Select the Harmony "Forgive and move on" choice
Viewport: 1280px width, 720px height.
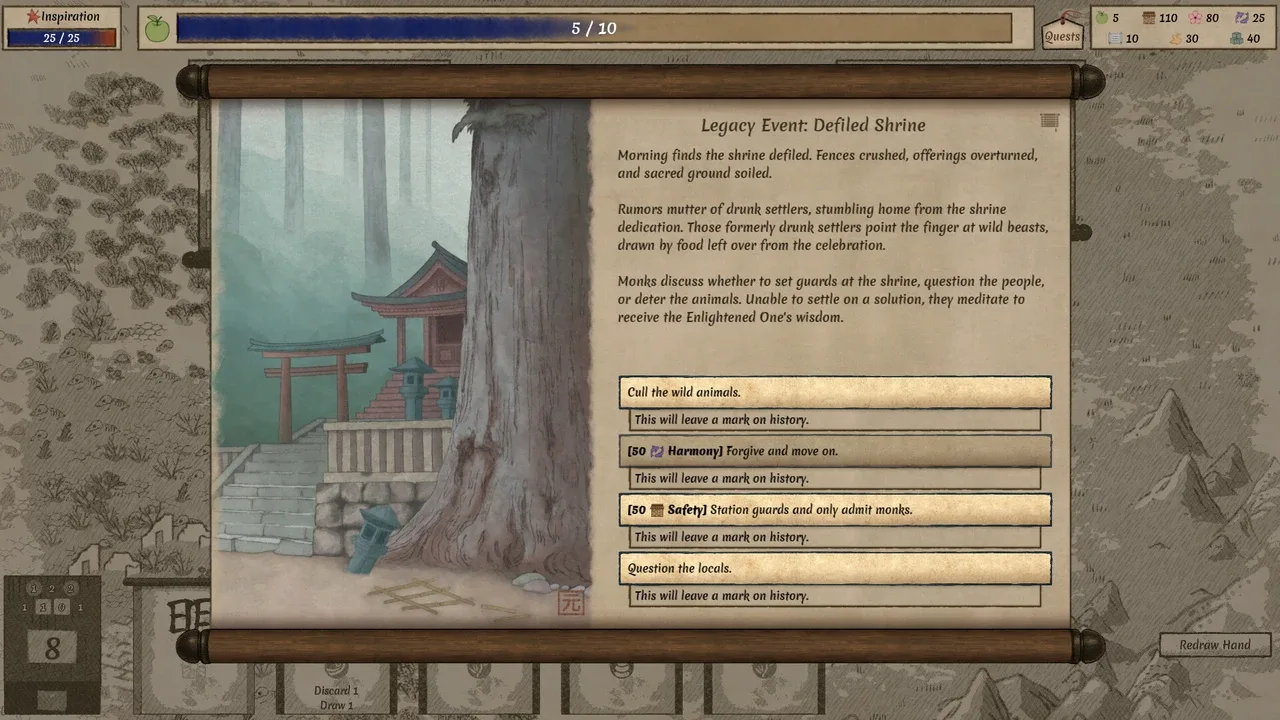click(834, 451)
